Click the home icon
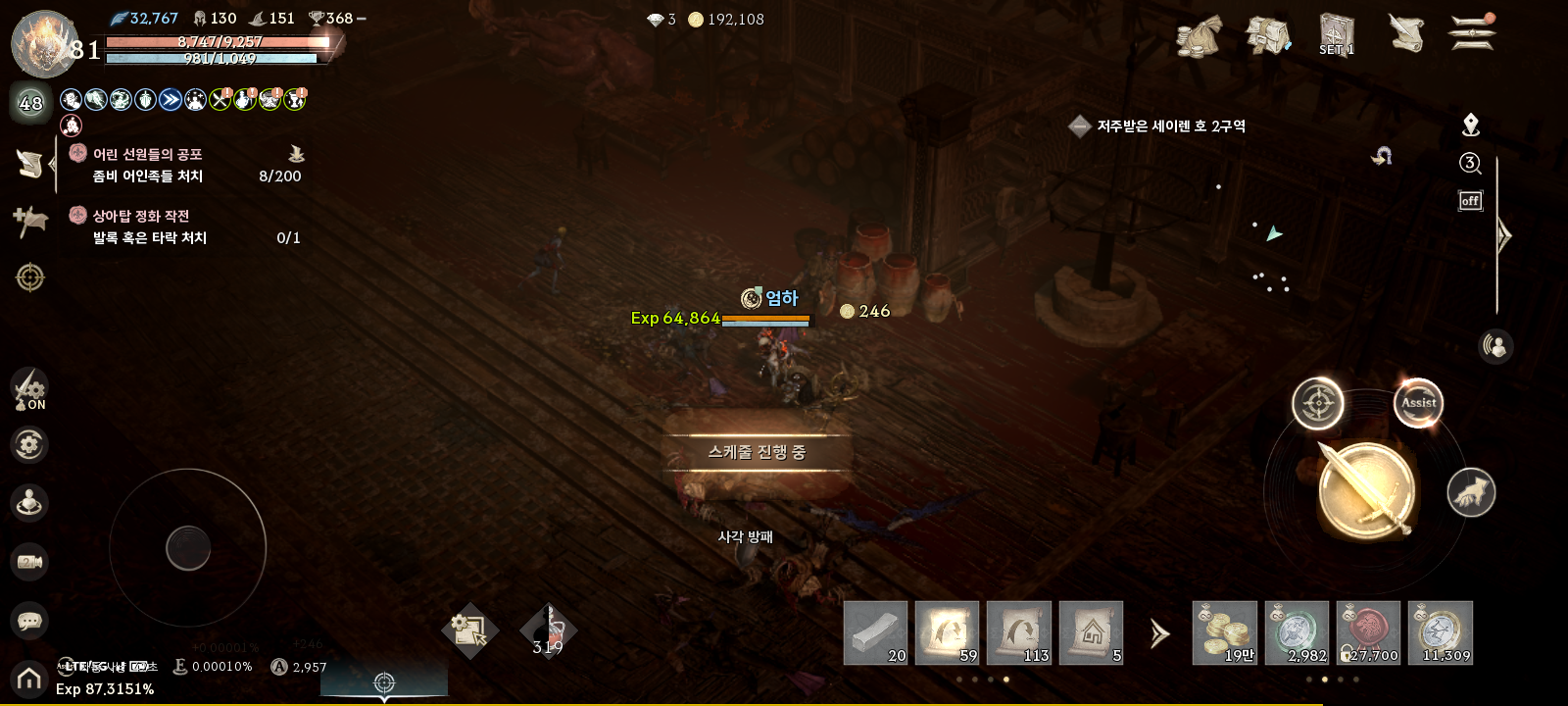Viewport: 1568px width, 706px height. [x=29, y=679]
